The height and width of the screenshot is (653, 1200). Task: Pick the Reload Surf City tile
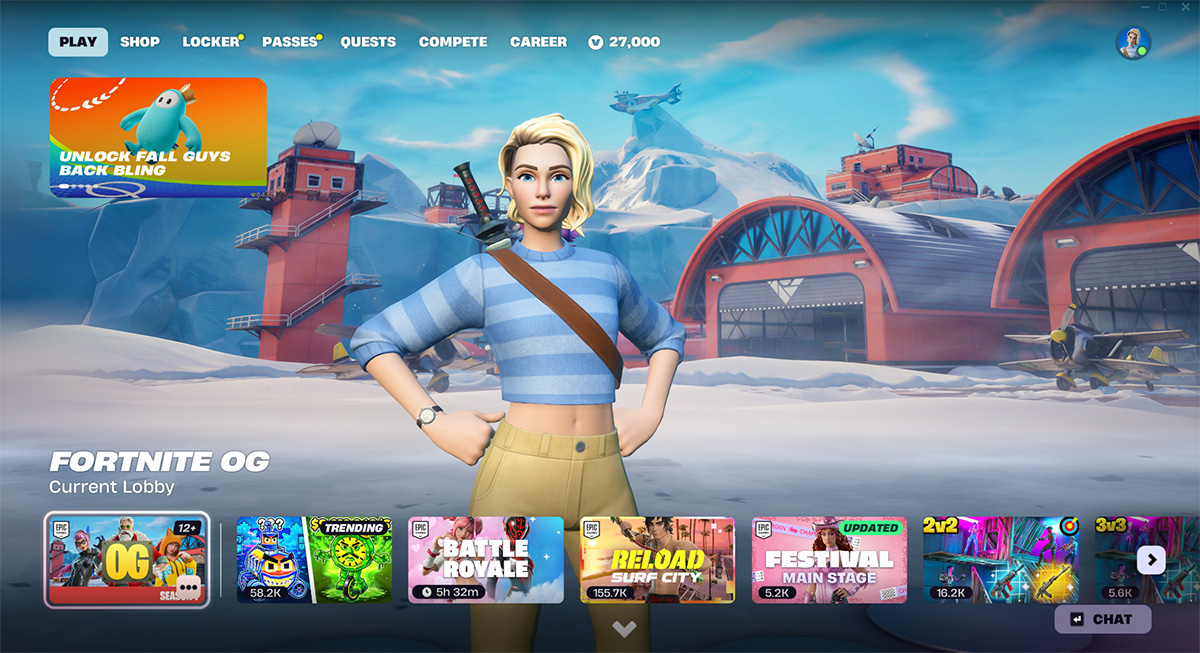(x=657, y=560)
